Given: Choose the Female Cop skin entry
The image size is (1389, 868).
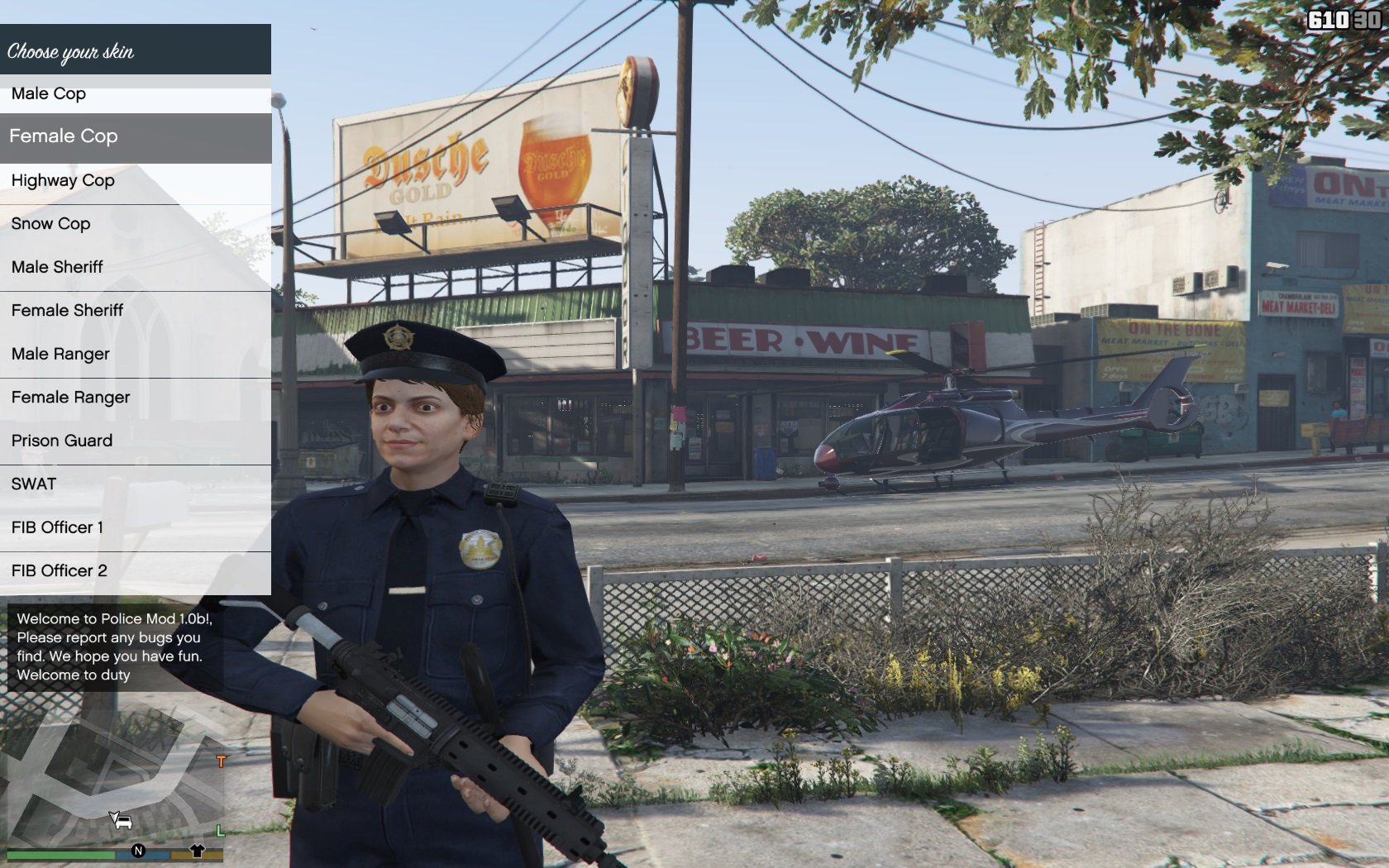Looking at the screenshot, I should [x=135, y=136].
